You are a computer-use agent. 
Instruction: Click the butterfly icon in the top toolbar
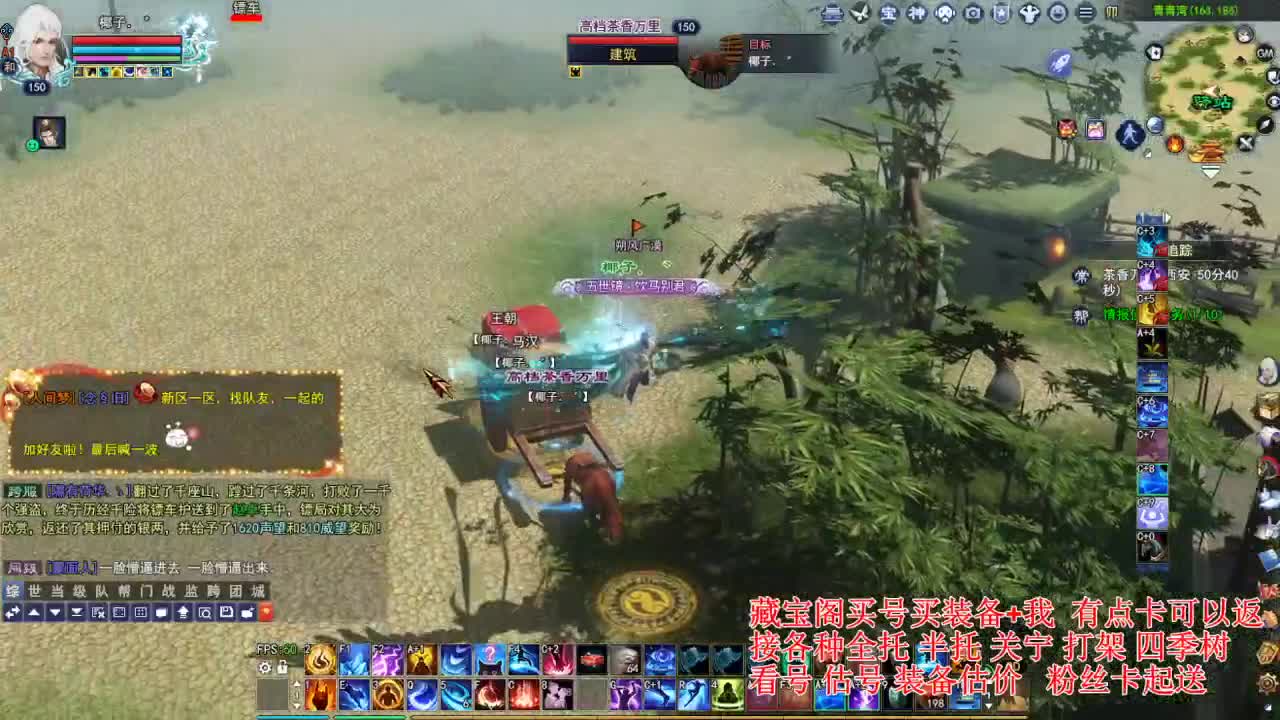tap(862, 13)
